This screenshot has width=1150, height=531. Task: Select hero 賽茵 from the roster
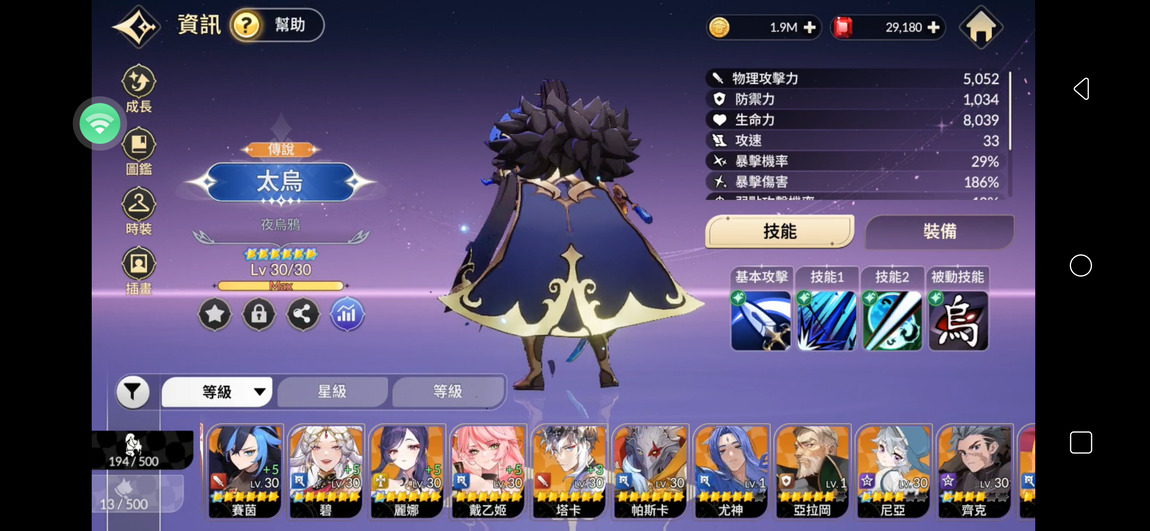coord(244,470)
